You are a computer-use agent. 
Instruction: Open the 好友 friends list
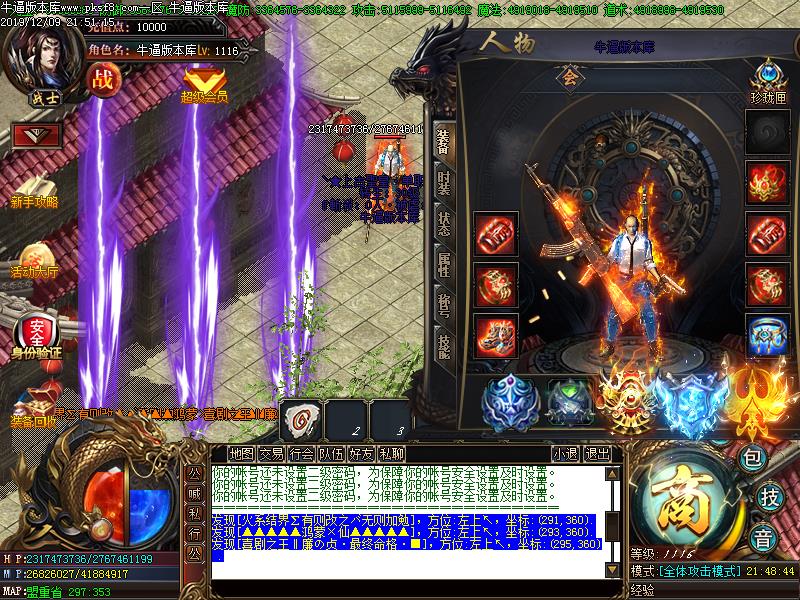coord(361,453)
